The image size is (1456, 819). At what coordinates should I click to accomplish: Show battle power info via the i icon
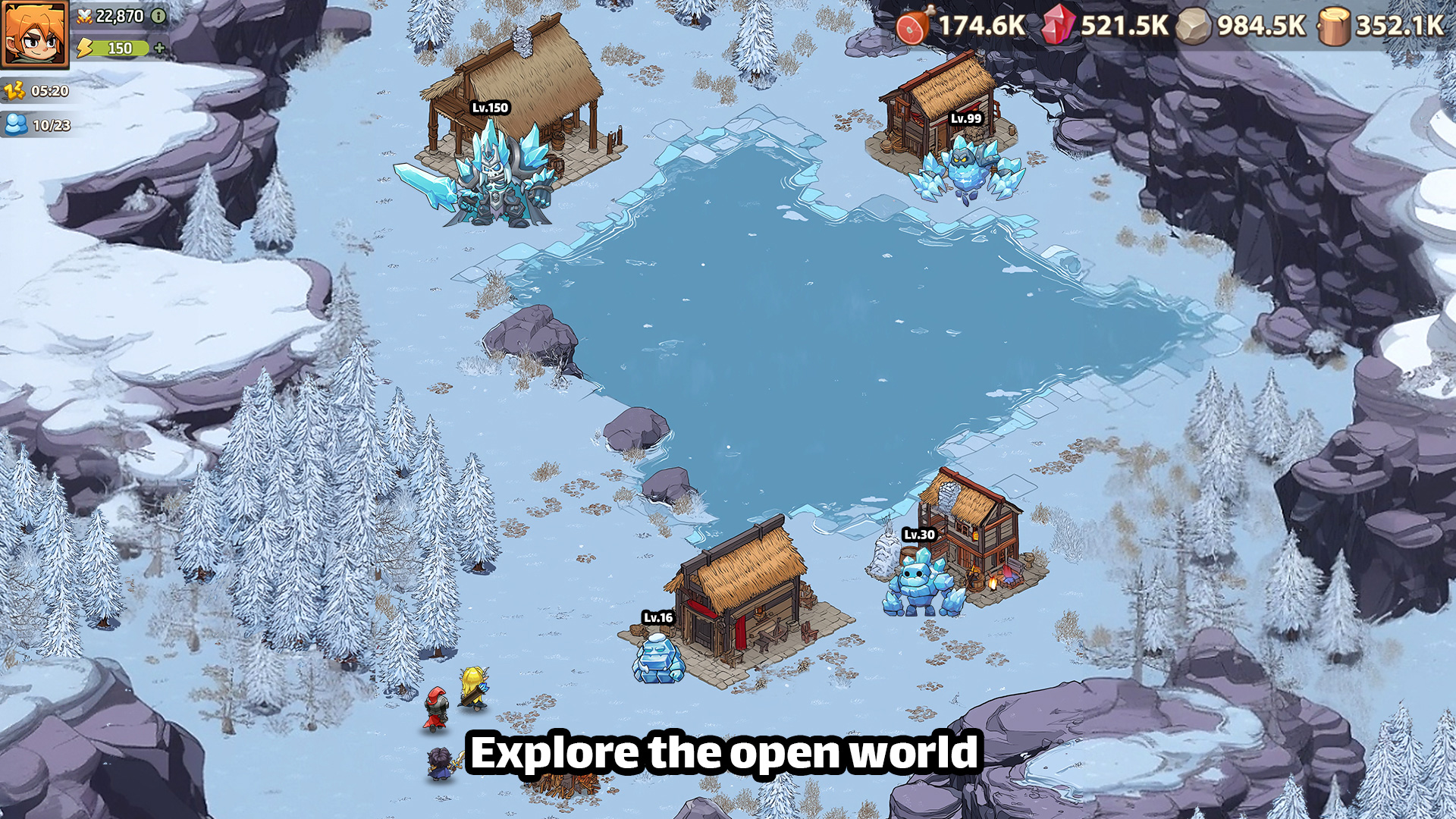[x=158, y=16]
